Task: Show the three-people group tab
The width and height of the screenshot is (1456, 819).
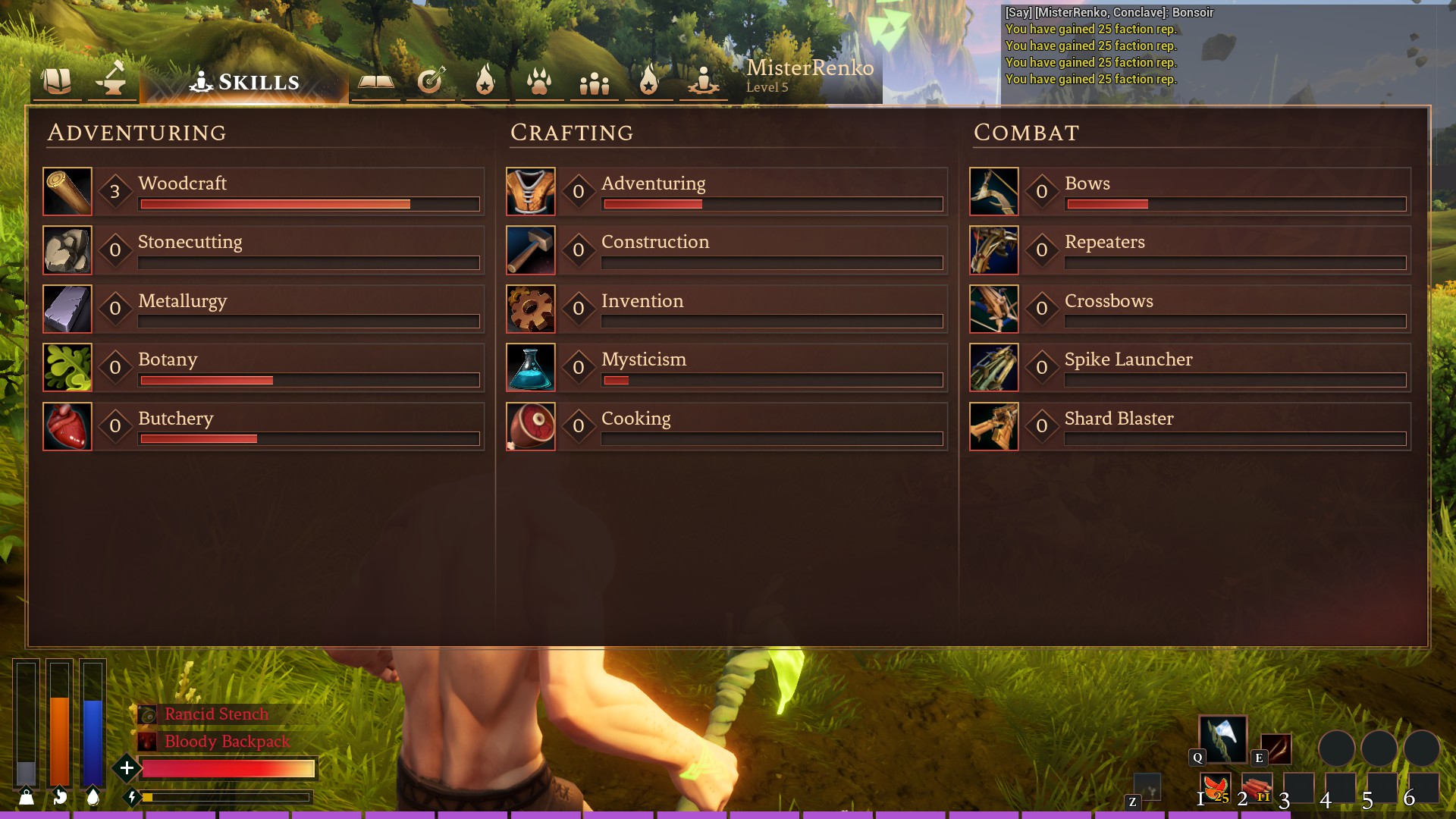Action: click(594, 83)
